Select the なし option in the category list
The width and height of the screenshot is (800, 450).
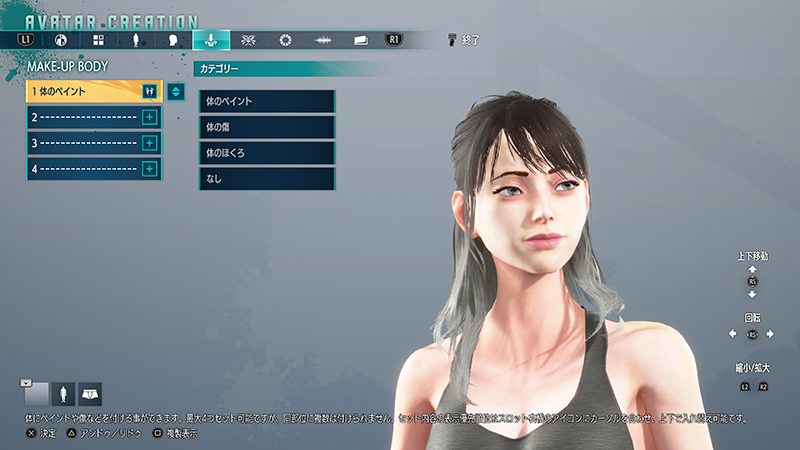(267, 179)
